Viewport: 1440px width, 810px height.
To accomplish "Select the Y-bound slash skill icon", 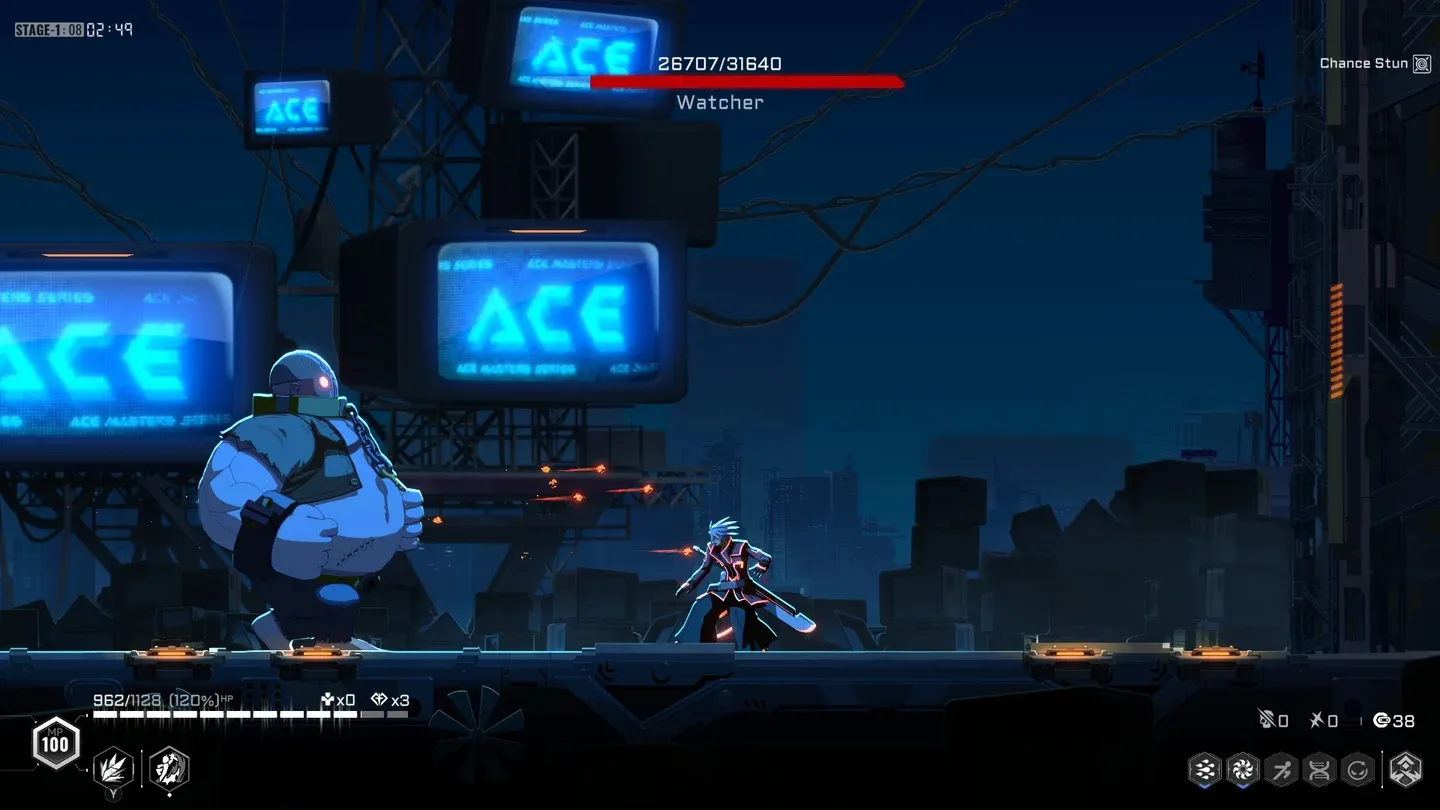I will pos(114,768).
